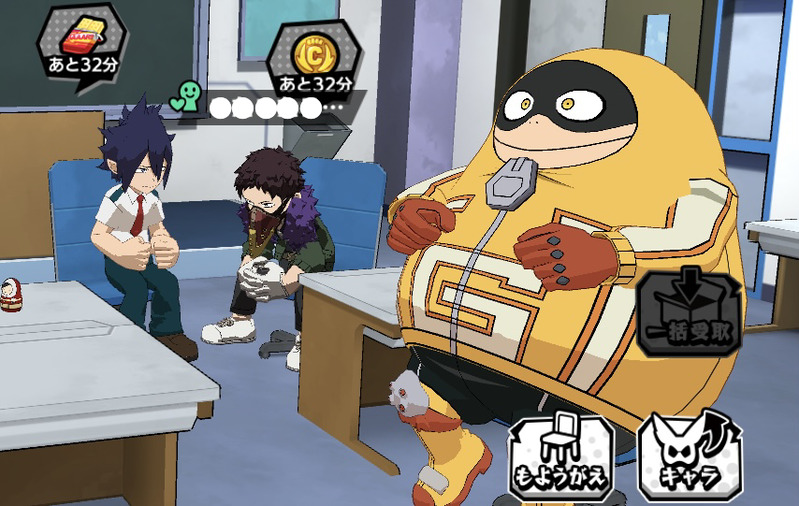Open the もようがえ redecorate menu
799x506 pixels.
(560, 455)
